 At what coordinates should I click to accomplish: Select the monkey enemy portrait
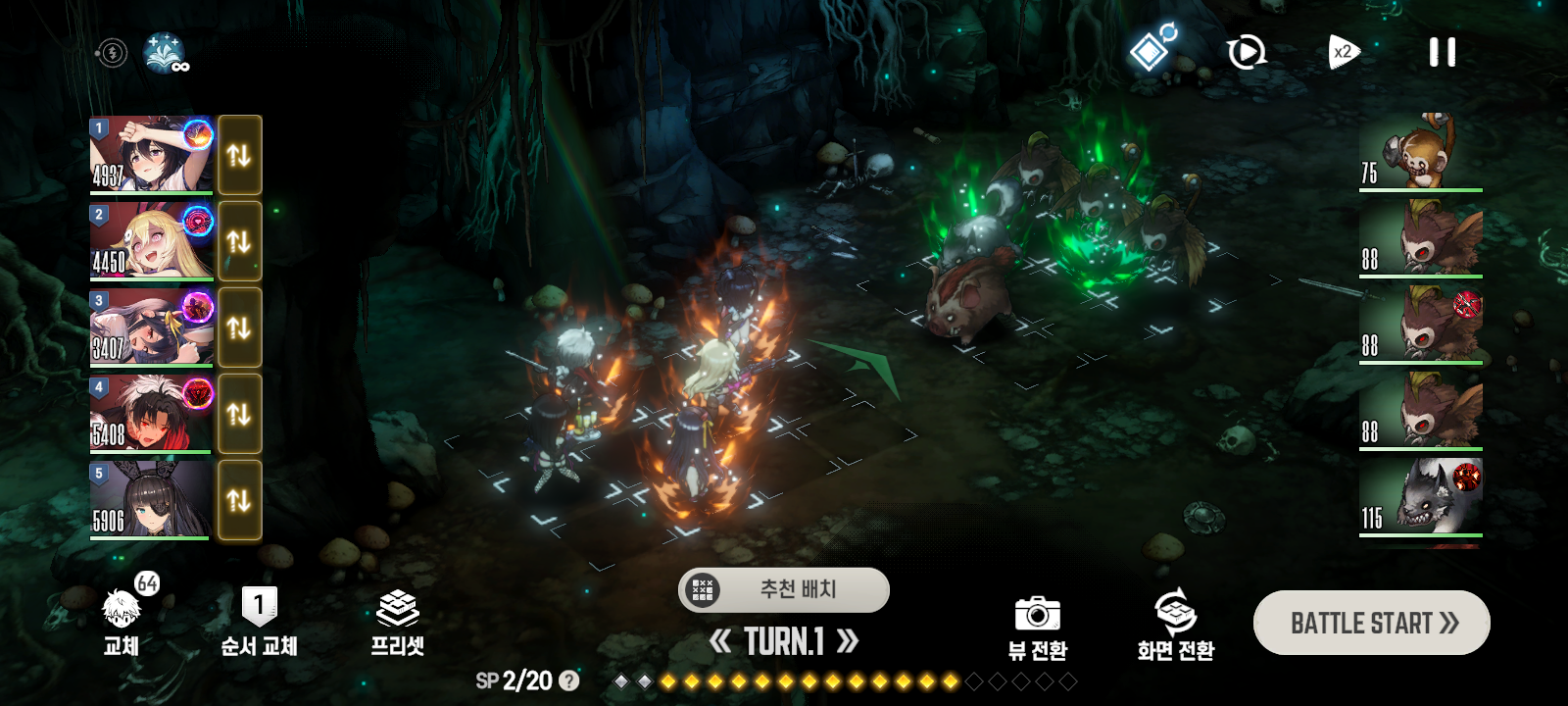pyautogui.click(x=1421, y=151)
